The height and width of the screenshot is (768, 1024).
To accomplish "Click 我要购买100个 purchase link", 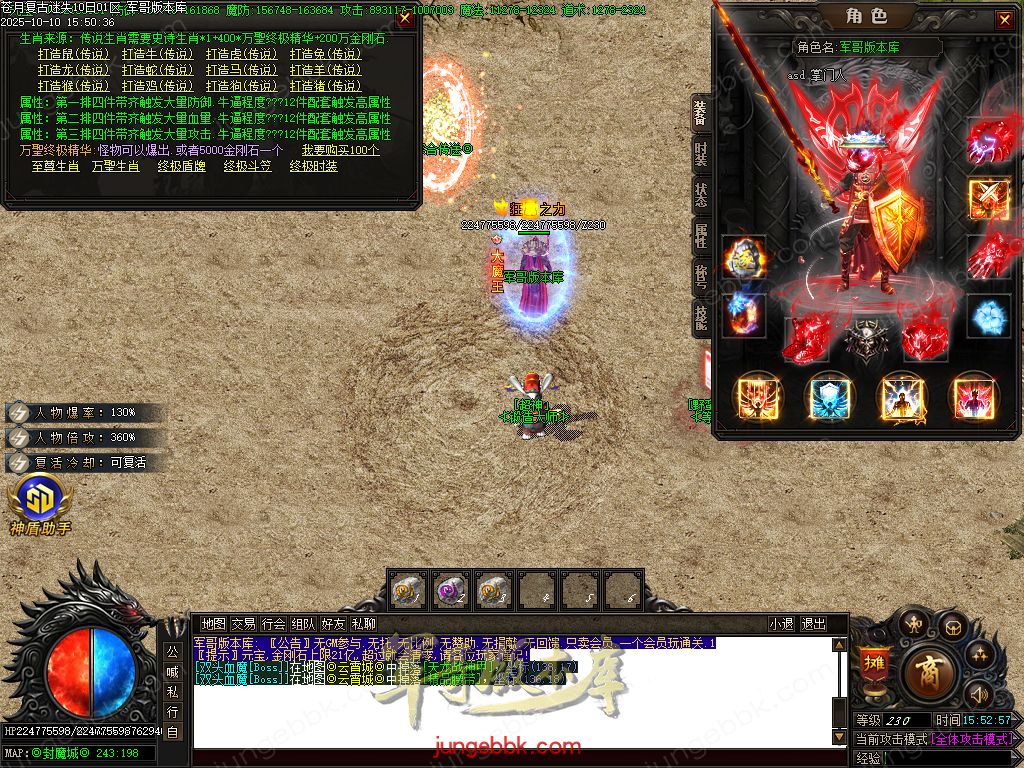I will click(x=340, y=150).
